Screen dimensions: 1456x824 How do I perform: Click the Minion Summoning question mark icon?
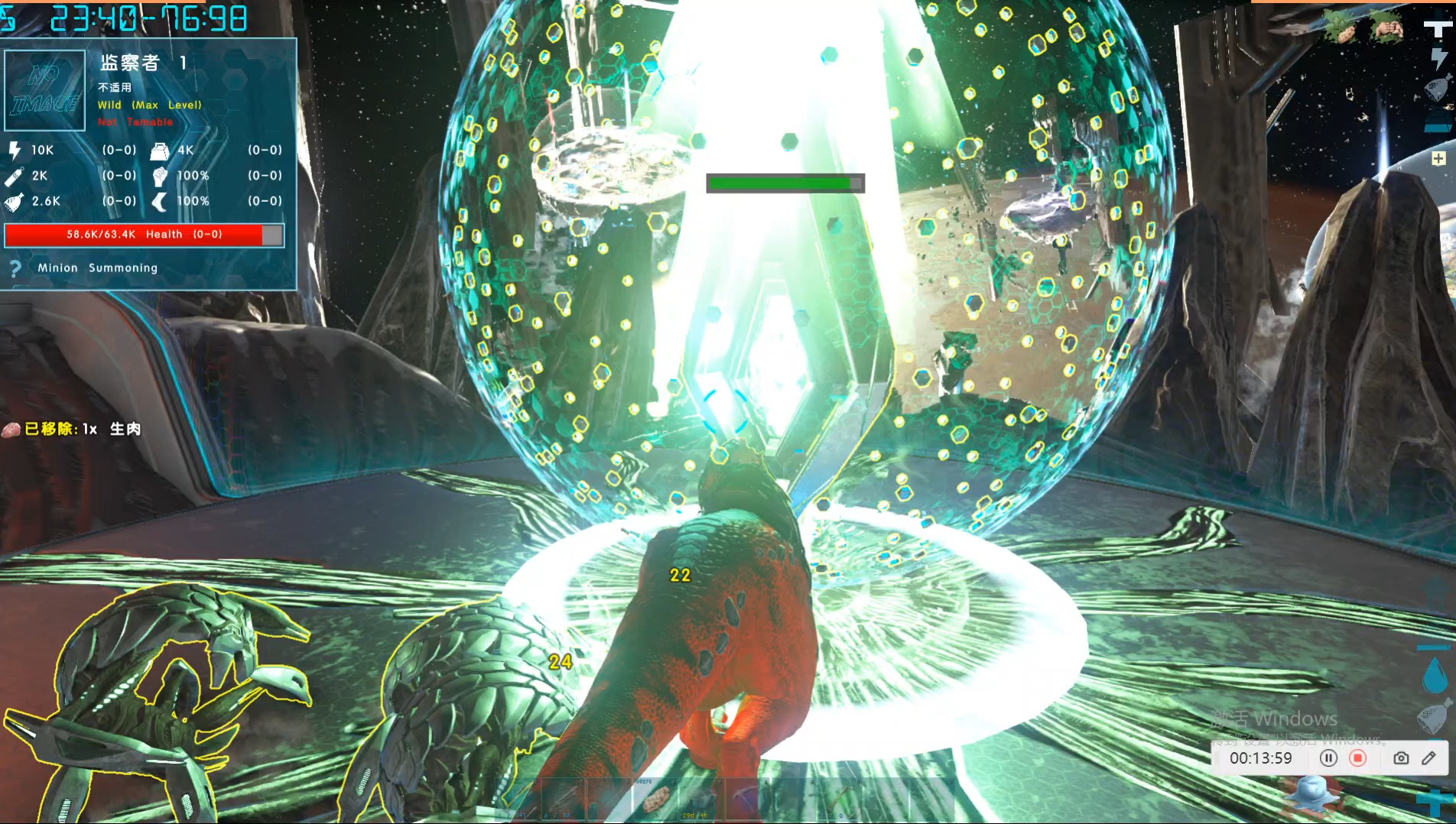[x=15, y=268]
